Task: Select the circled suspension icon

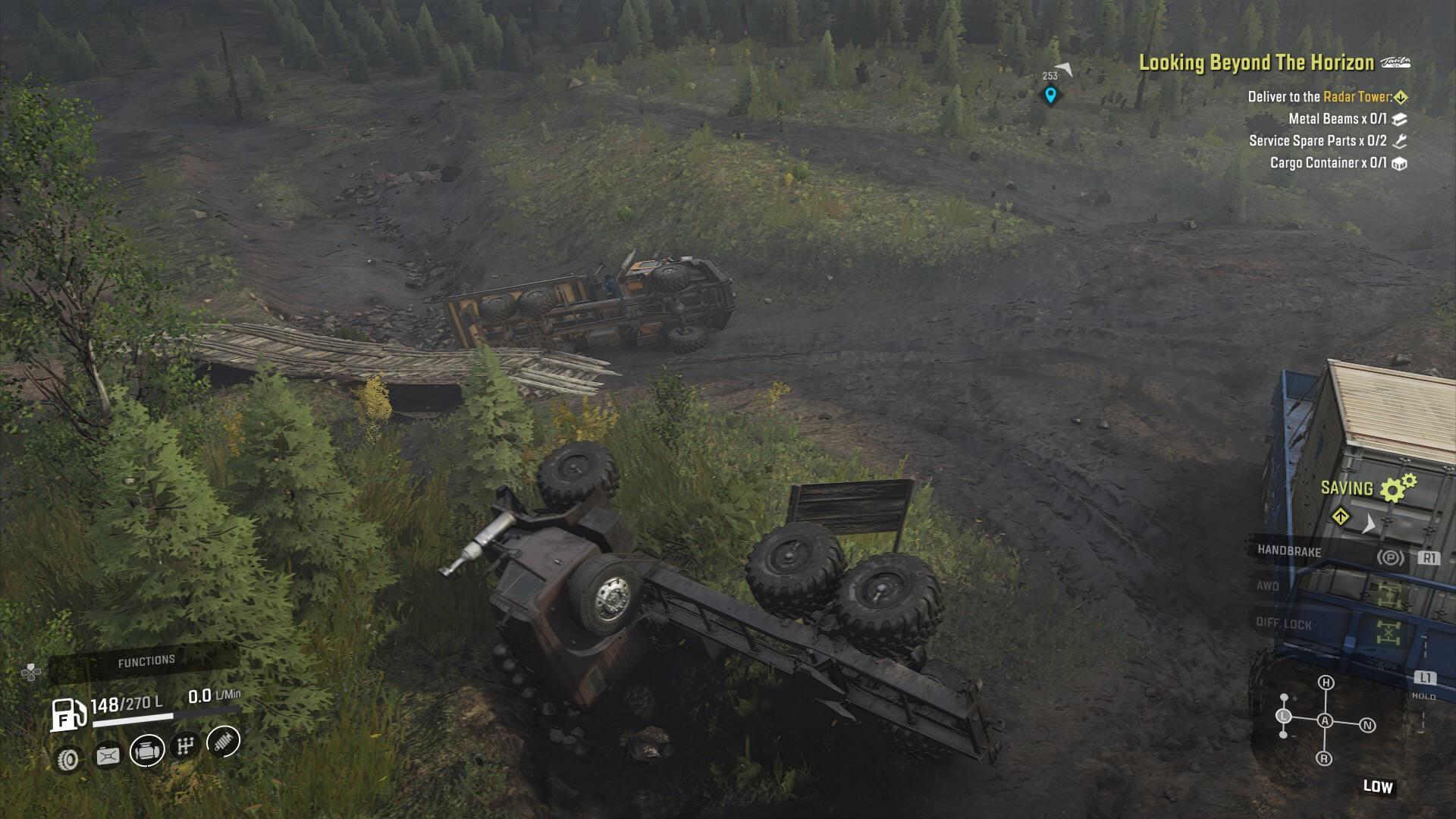Action: pyautogui.click(x=223, y=741)
